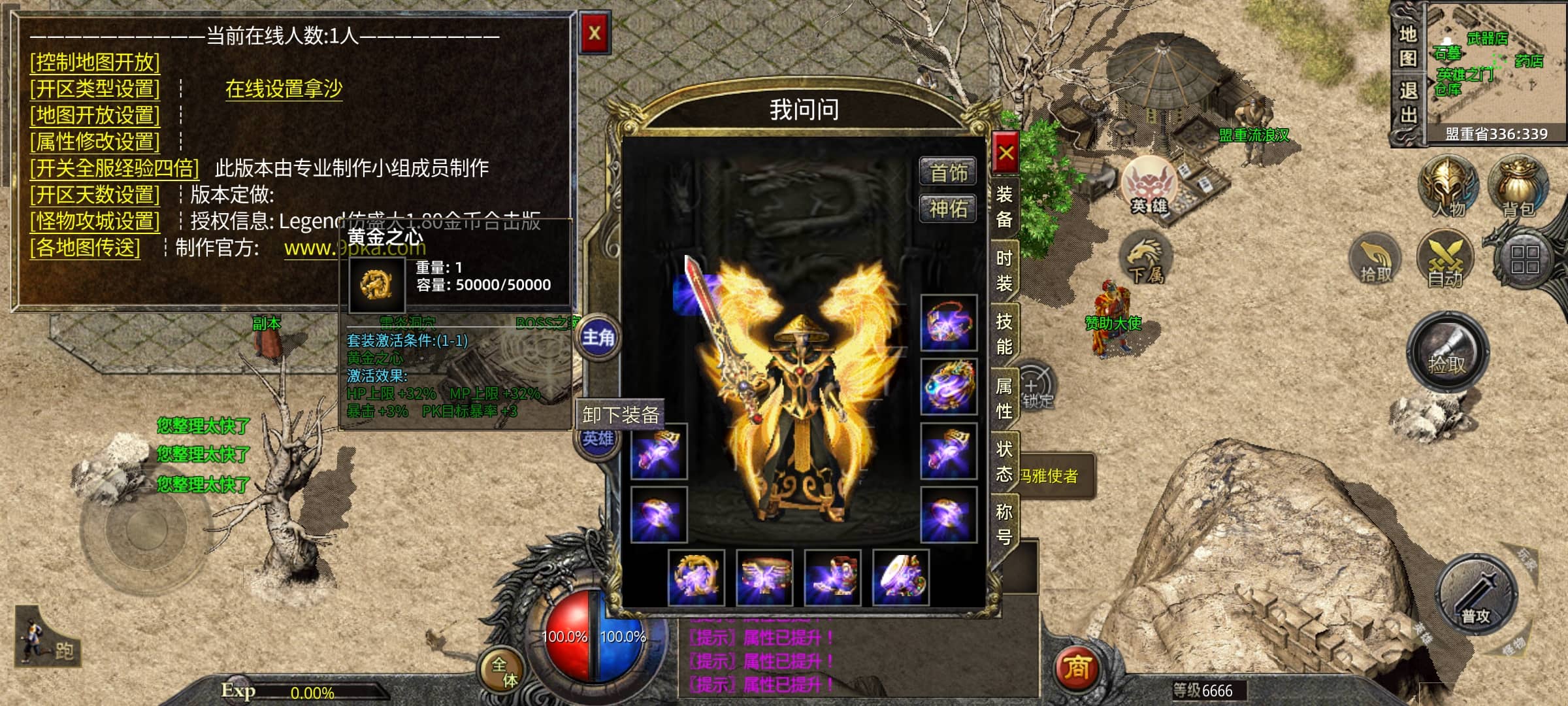The image size is (1568, 706).
Task: Switch to the 技能 skills tab
Action: (1004, 333)
